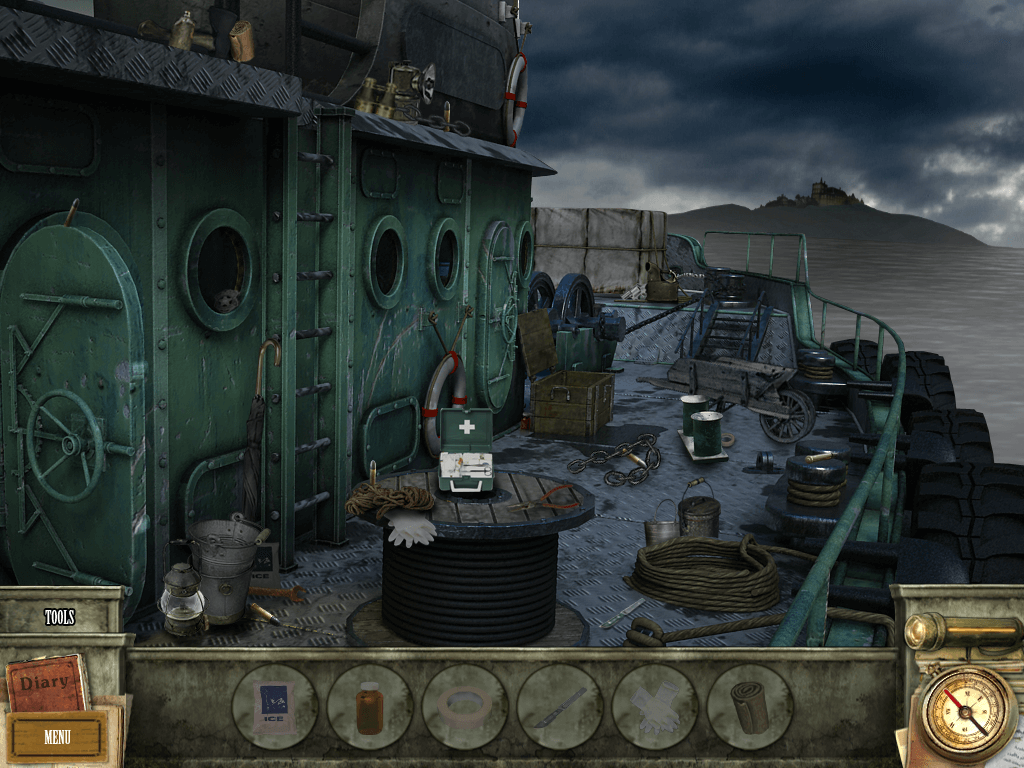Use the brass flashlight icon
The height and width of the screenshot is (768, 1024).
[x=955, y=631]
